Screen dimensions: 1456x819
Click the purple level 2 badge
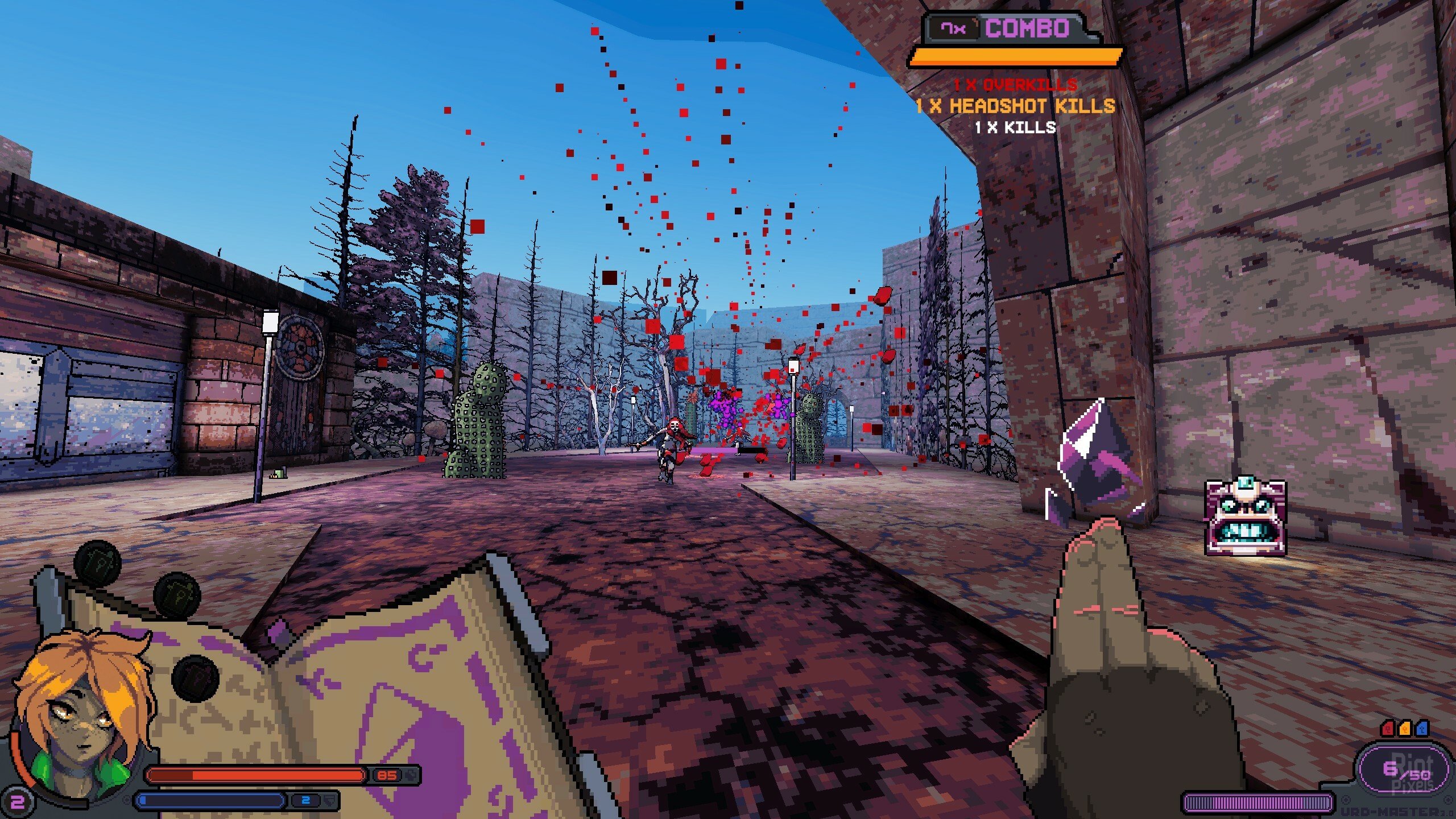point(17,802)
